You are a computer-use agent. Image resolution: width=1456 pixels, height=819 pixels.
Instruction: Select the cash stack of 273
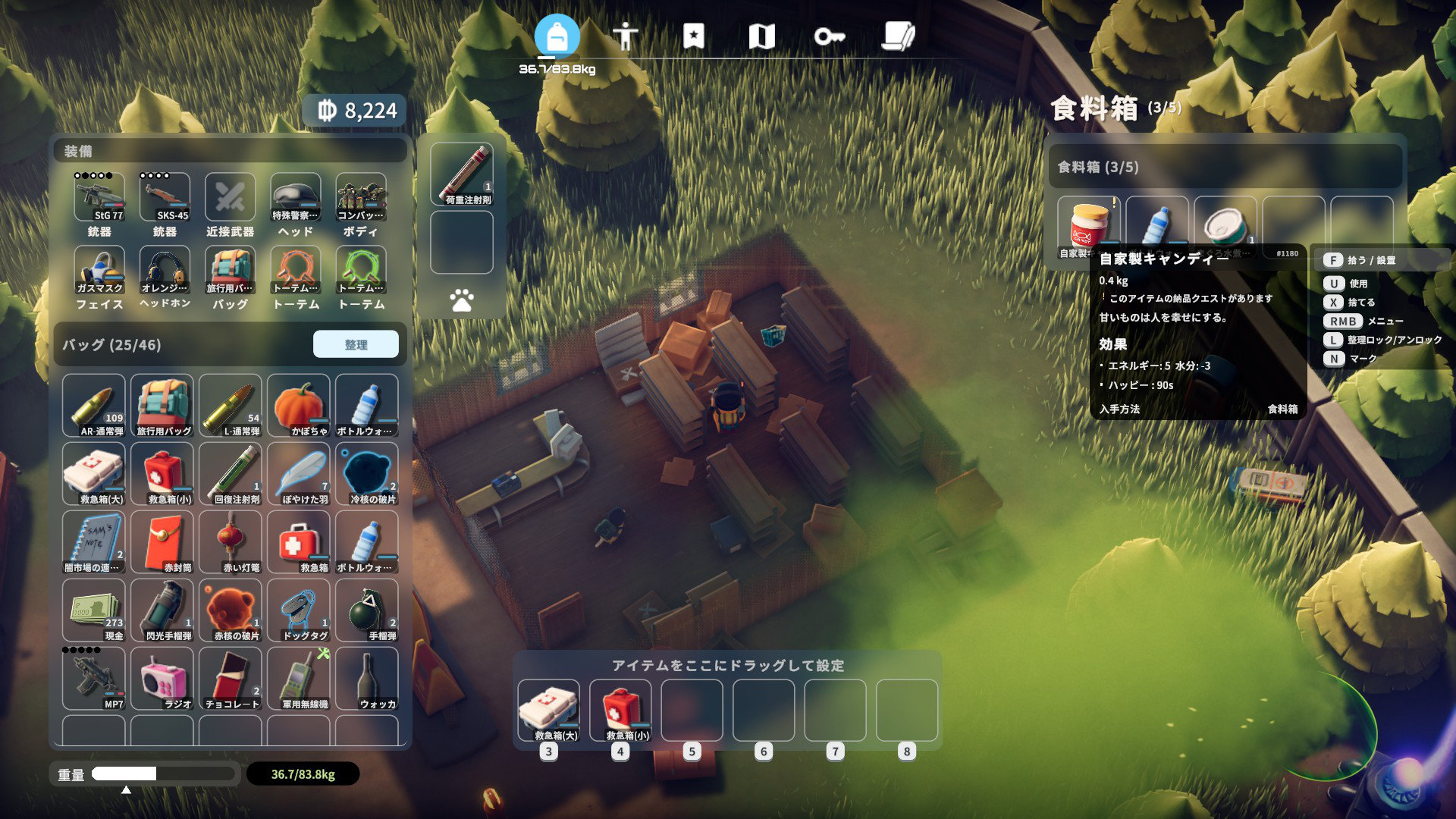point(93,610)
